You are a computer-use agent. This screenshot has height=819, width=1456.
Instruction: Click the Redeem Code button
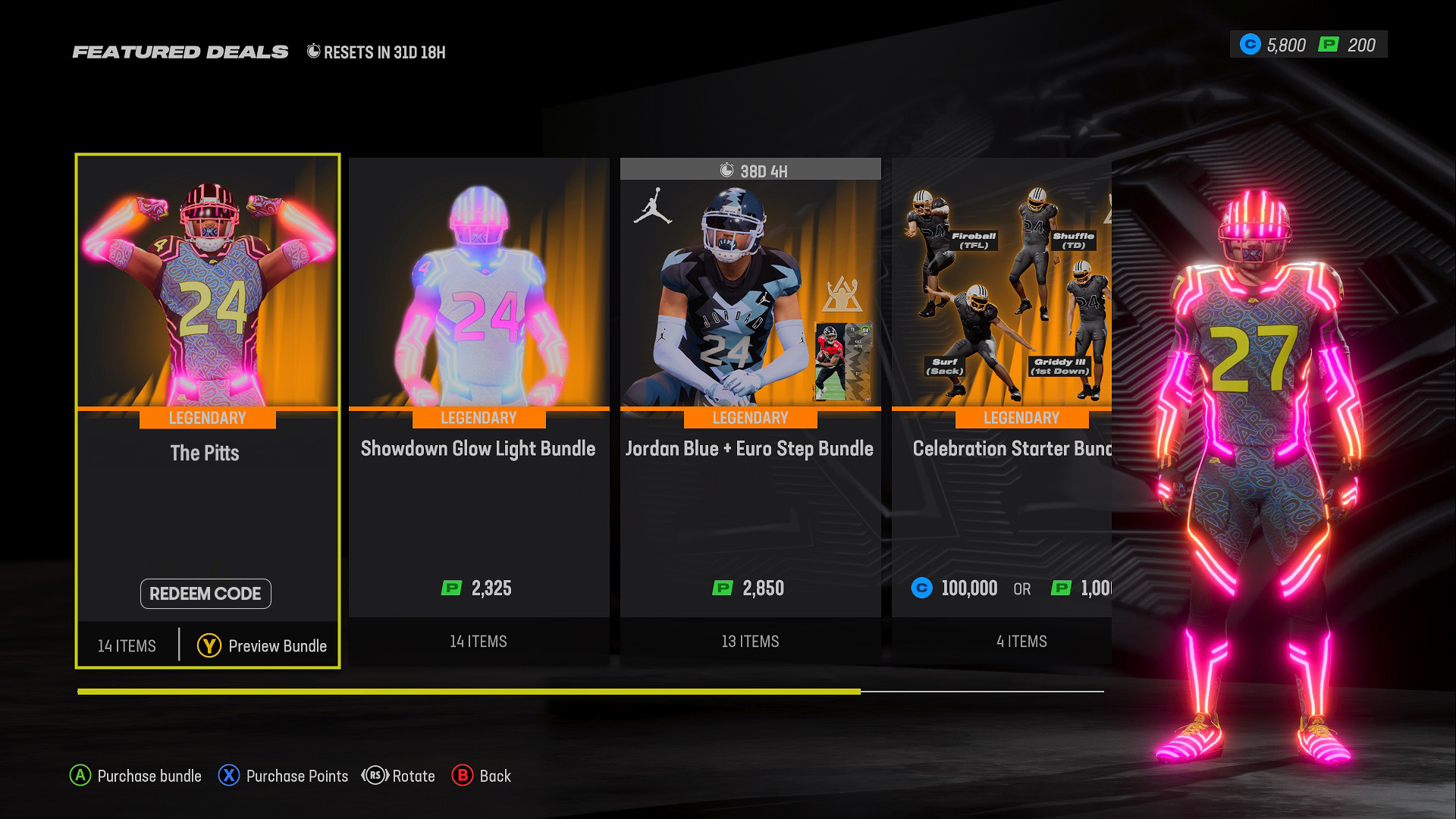click(x=206, y=594)
